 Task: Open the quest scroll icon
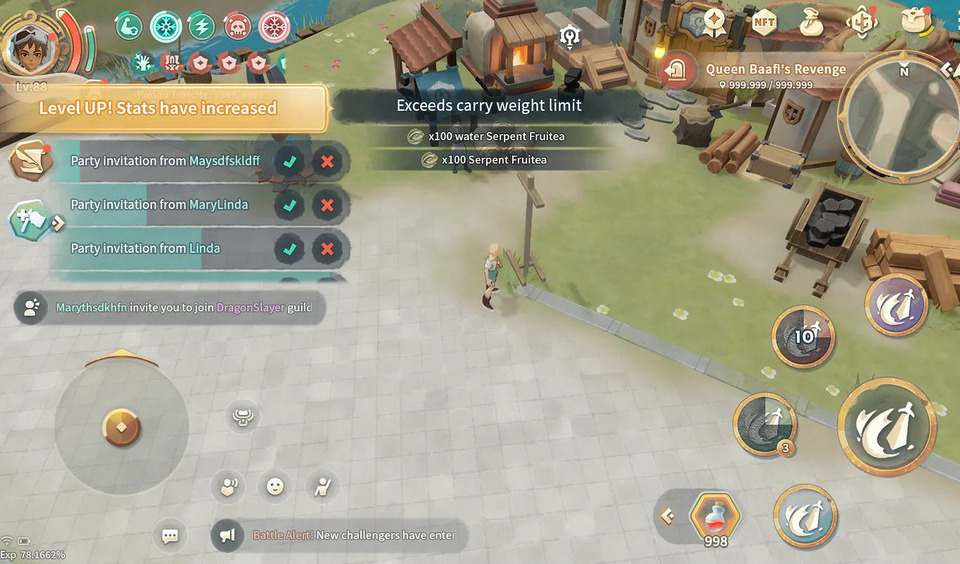point(30,161)
